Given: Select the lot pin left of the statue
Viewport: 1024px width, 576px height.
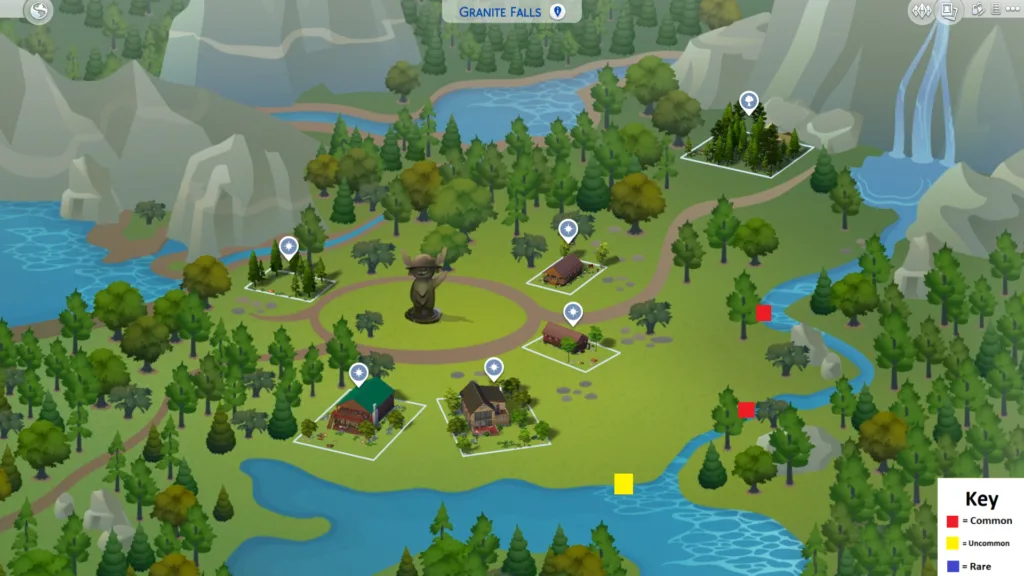Looking at the screenshot, I should (x=289, y=246).
